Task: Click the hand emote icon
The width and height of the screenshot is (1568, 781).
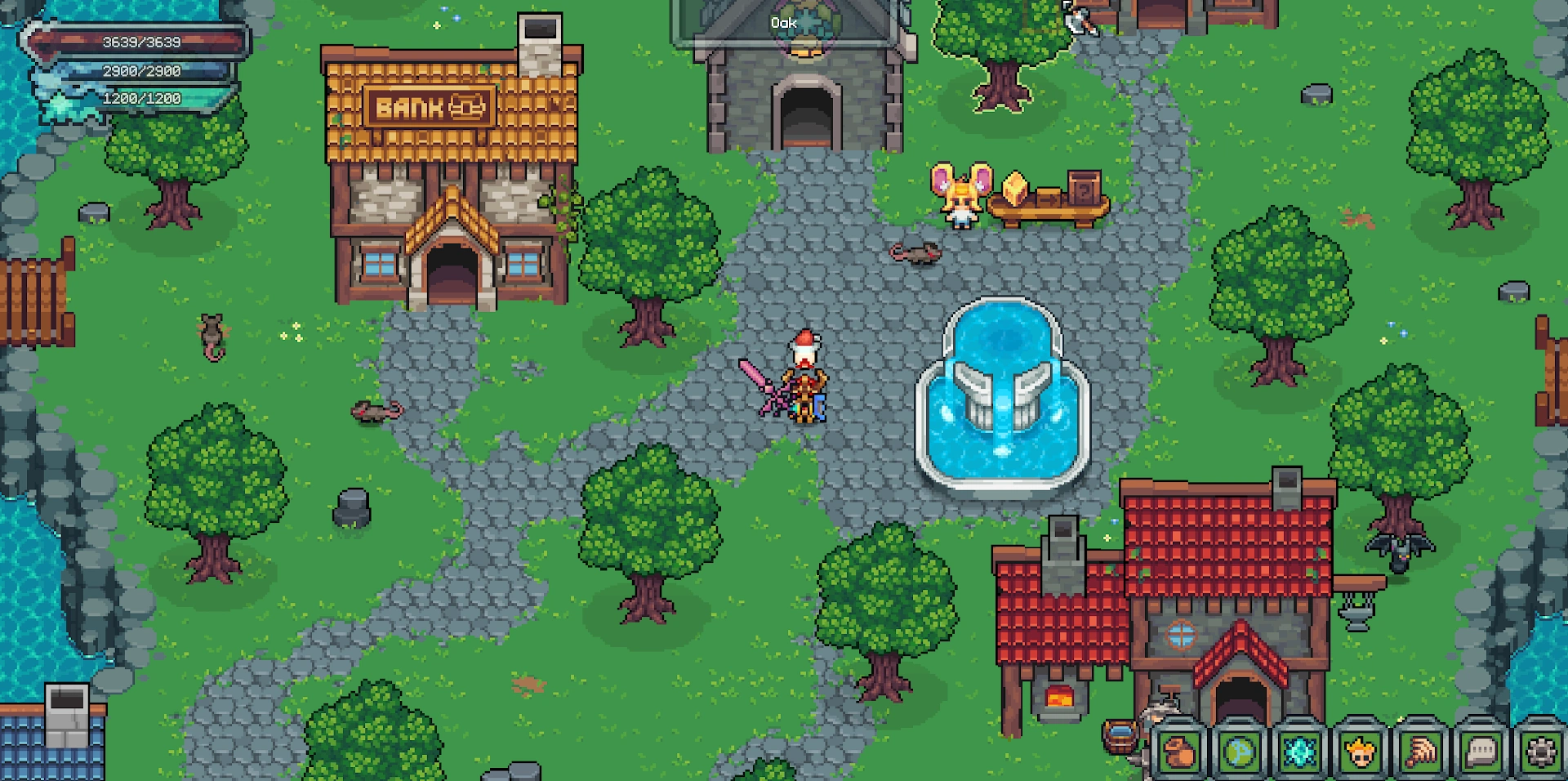Action: coord(1420,752)
